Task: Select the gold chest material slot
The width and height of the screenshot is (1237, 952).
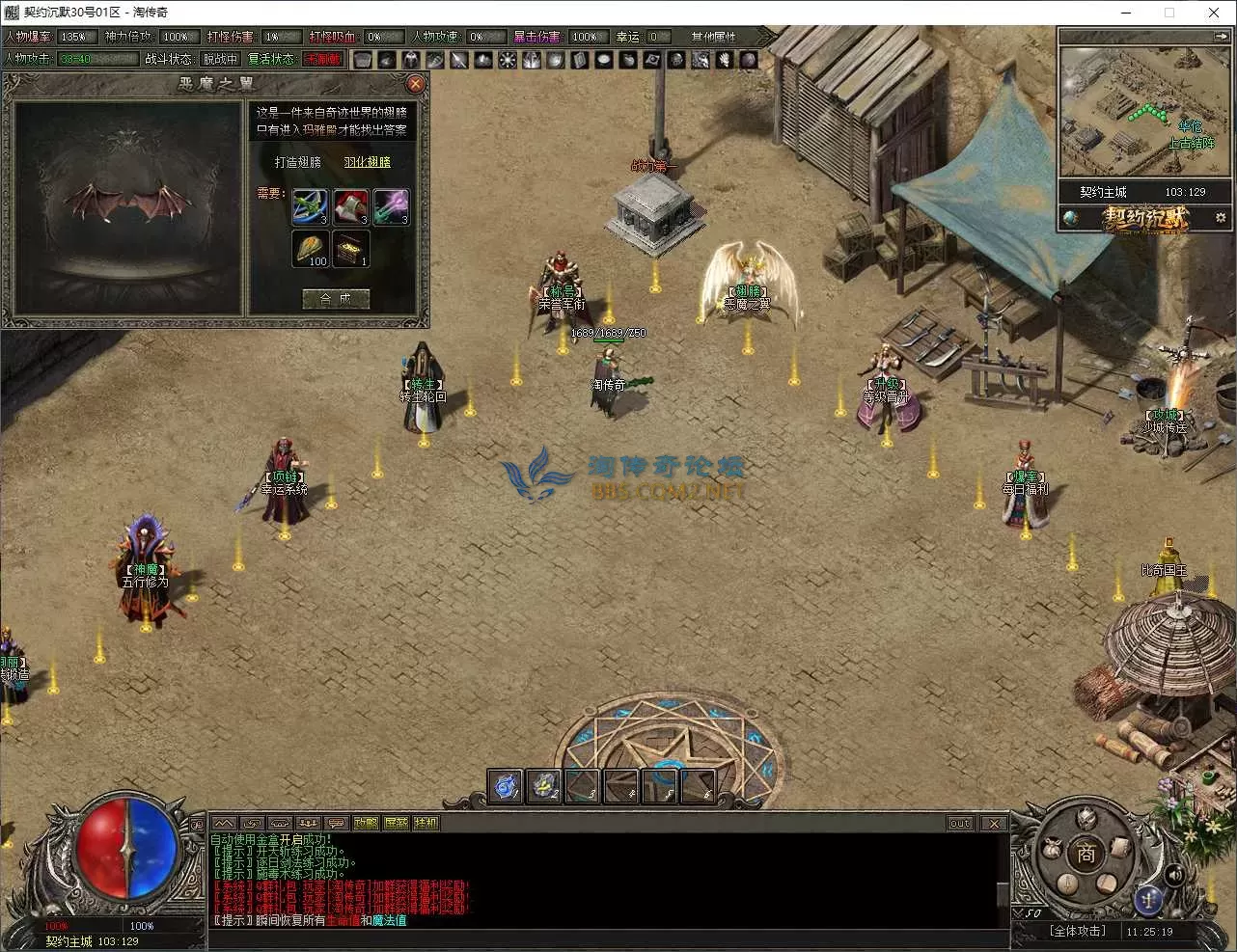Action: [351, 249]
